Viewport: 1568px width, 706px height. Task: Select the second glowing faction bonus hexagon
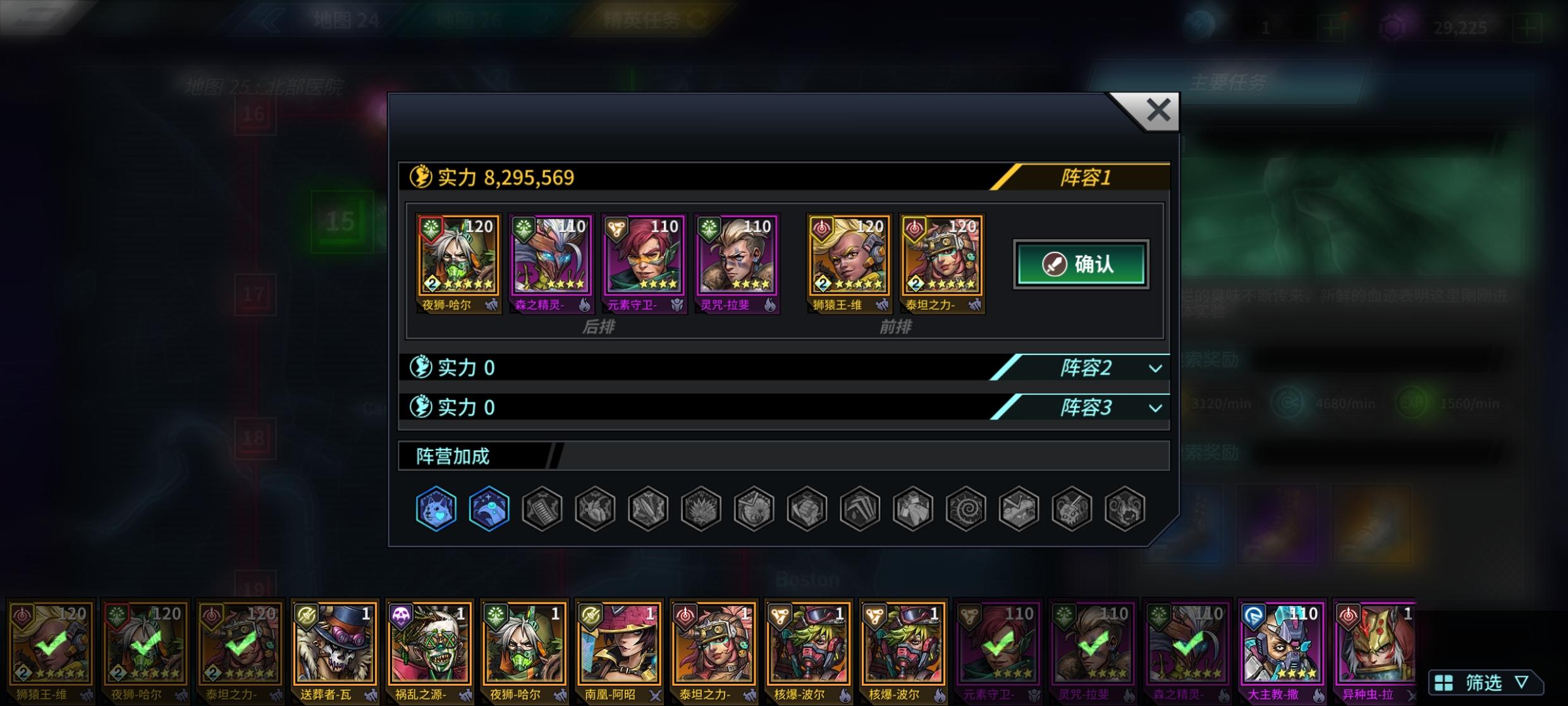pos(487,508)
